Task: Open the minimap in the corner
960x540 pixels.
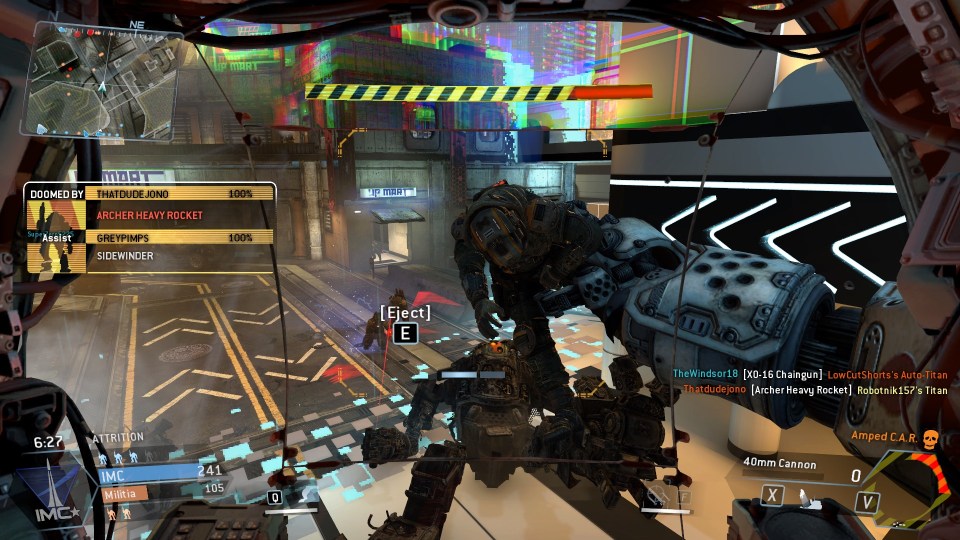Action: coord(105,80)
